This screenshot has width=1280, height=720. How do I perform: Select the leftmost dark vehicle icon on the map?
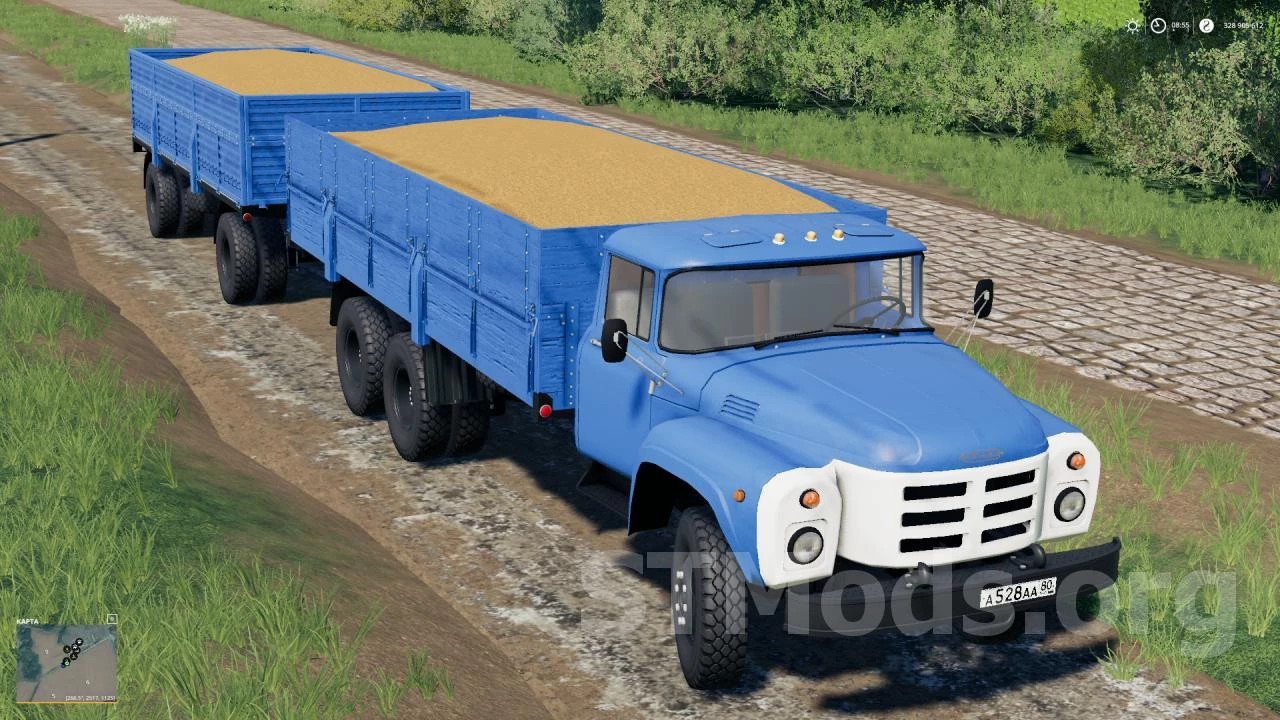[66, 649]
